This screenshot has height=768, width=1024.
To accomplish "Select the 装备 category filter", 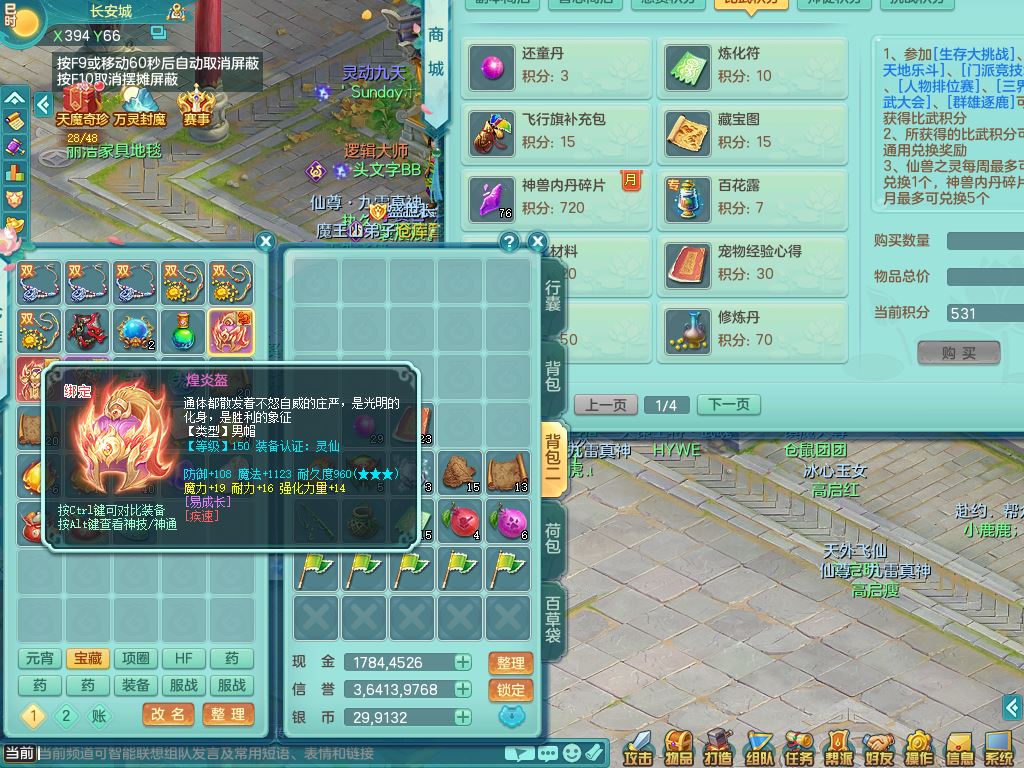I will coord(136,686).
